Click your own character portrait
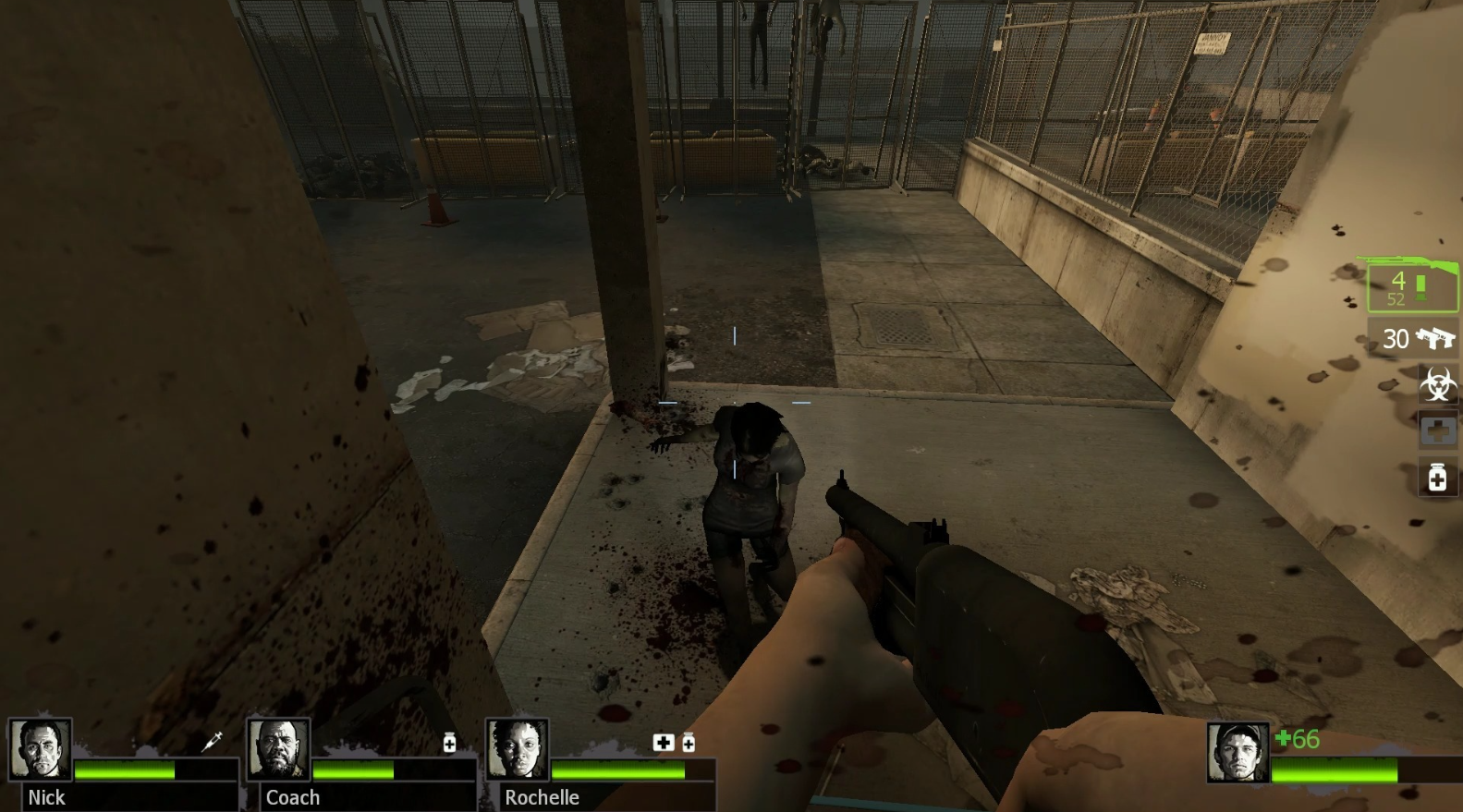 pyautogui.click(x=1237, y=752)
